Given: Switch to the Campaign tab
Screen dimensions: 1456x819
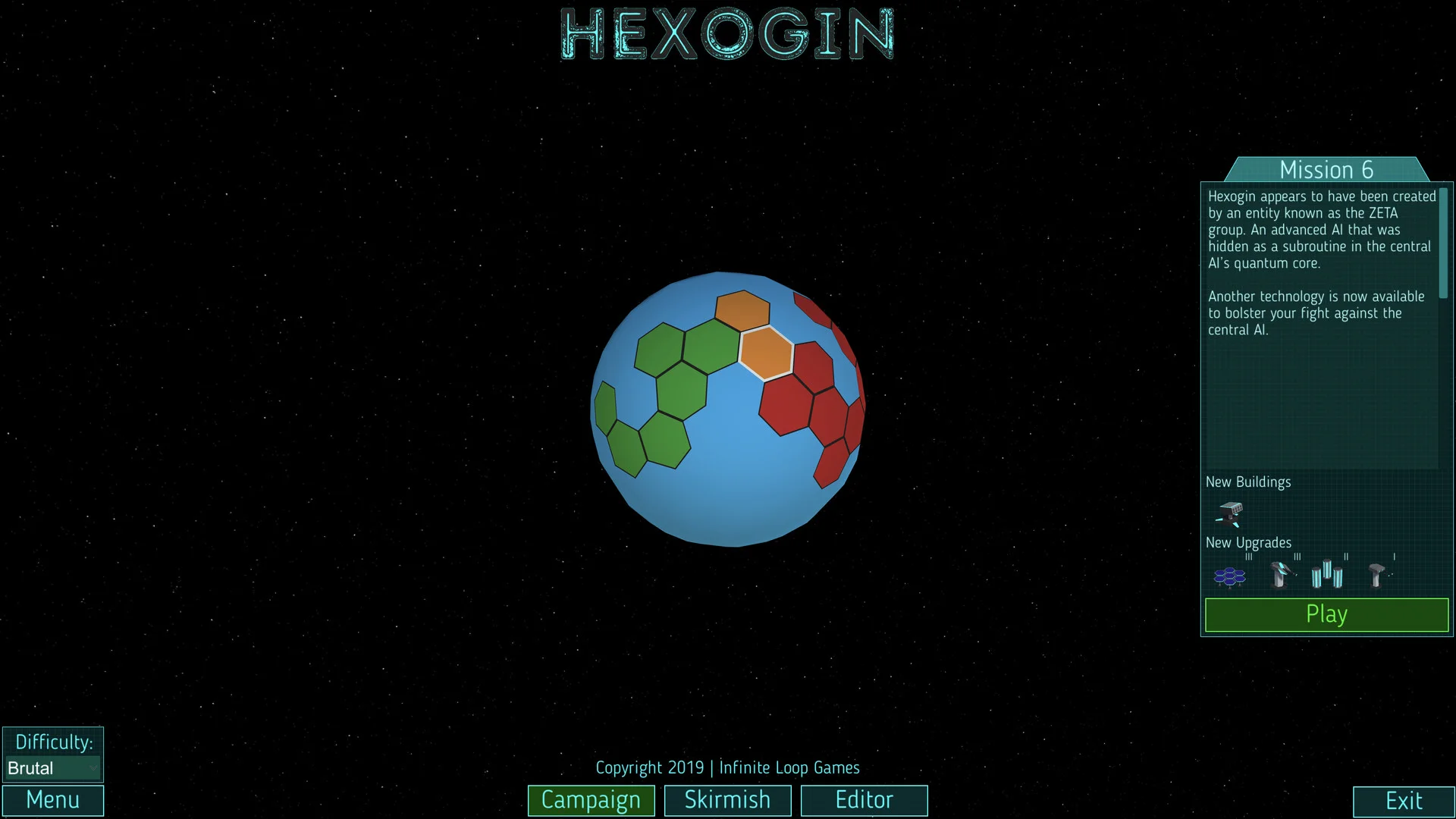Looking at the screenshot, I should click(591, 800).
